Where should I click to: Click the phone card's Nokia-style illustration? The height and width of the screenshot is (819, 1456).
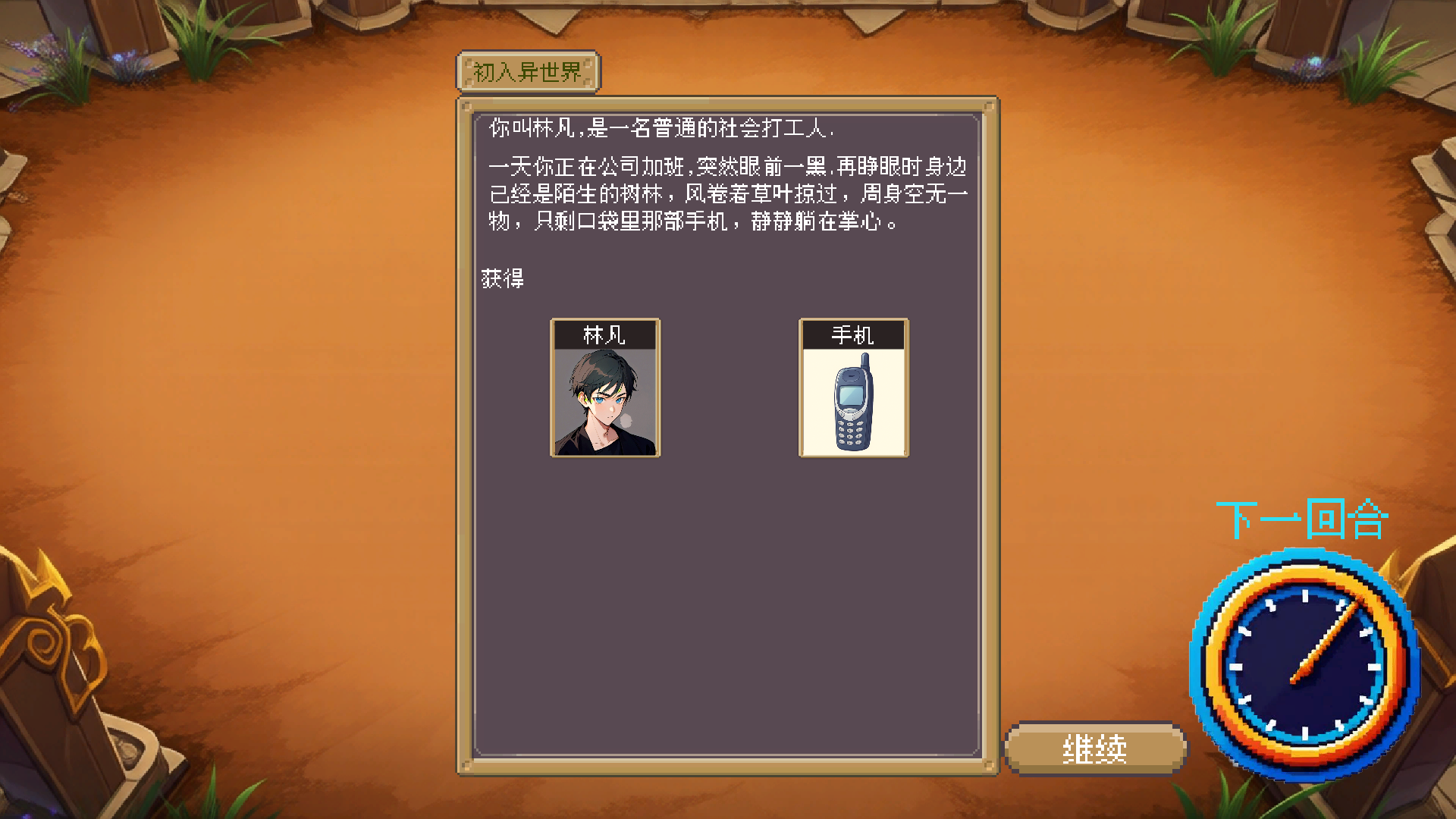[x=852, y=402]
